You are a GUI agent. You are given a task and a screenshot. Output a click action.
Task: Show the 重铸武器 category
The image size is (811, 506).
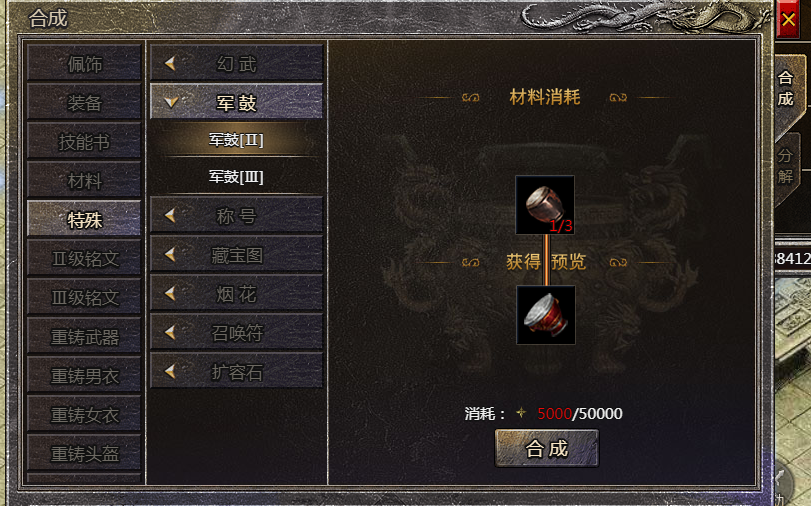(x=85, y=337)
